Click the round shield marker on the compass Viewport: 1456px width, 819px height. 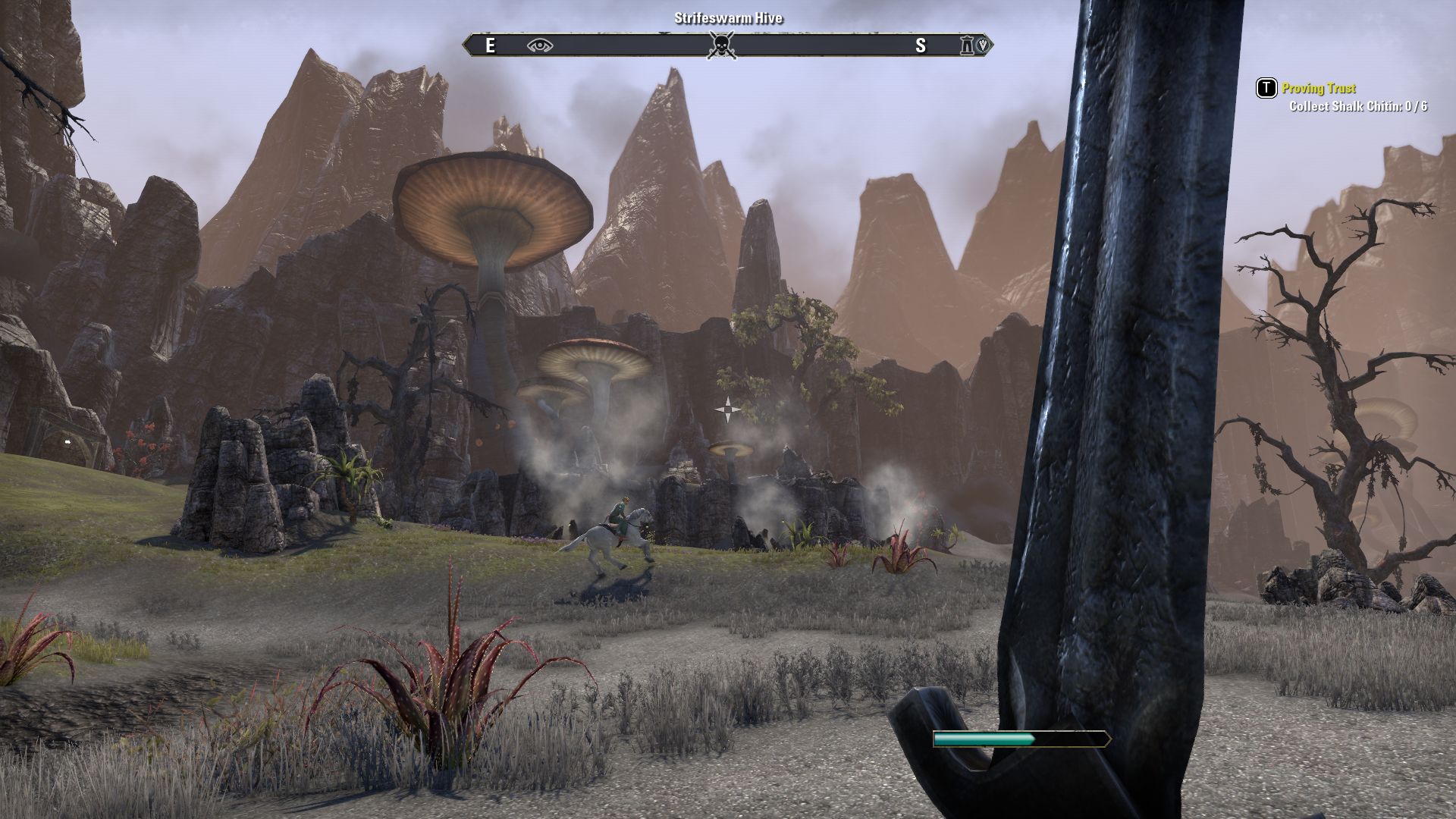[x=984, y=45]
